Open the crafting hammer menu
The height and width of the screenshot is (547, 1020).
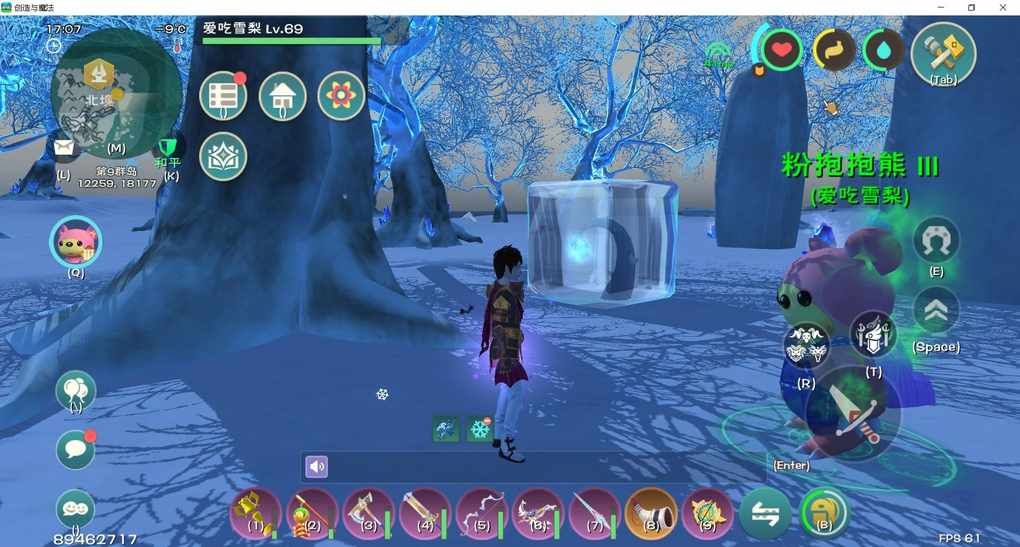point(943,52)
